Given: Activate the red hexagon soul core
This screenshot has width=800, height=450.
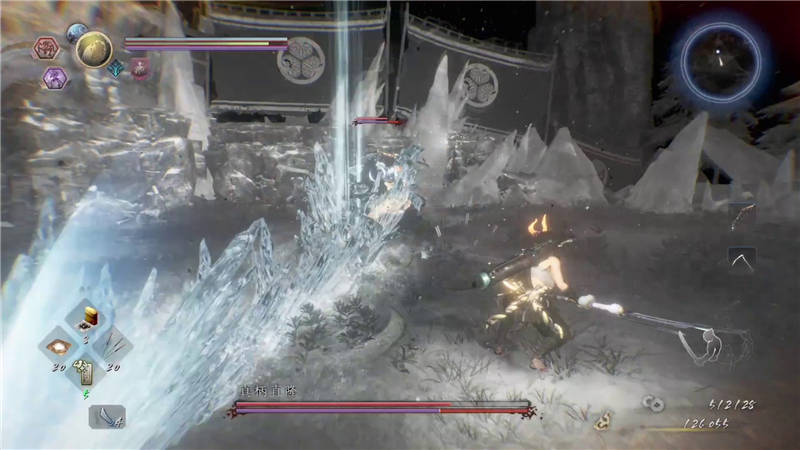Looking at the screenshot, I should [x=46, y=48].
